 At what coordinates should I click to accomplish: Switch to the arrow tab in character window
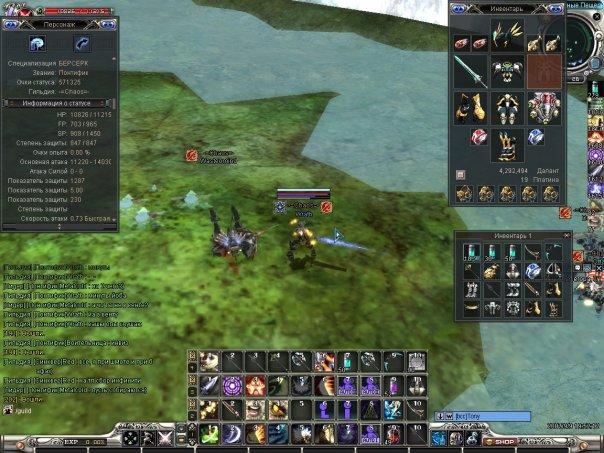point(81,43)
